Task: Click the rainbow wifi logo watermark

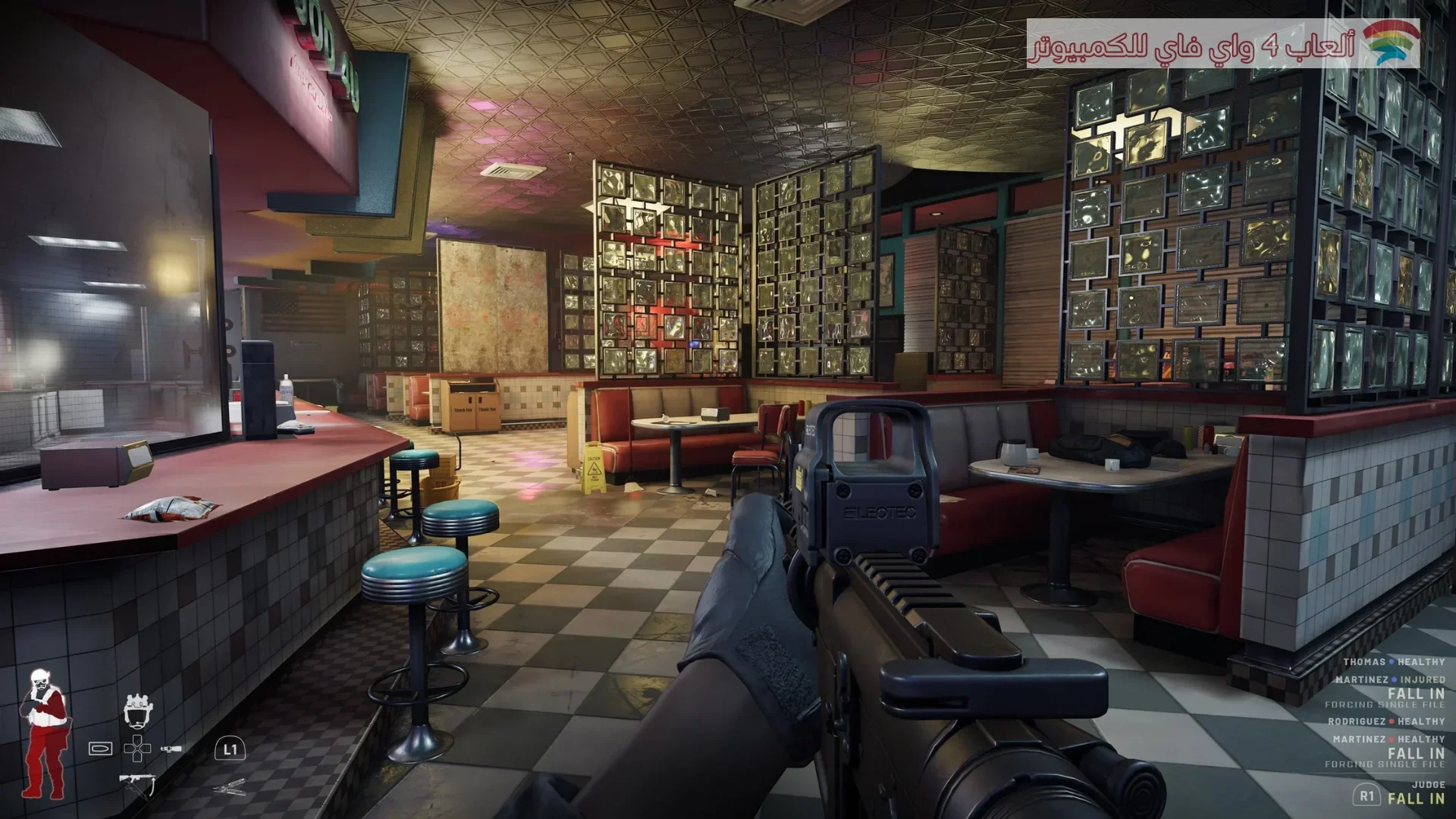Action: tap(1390, 42)
